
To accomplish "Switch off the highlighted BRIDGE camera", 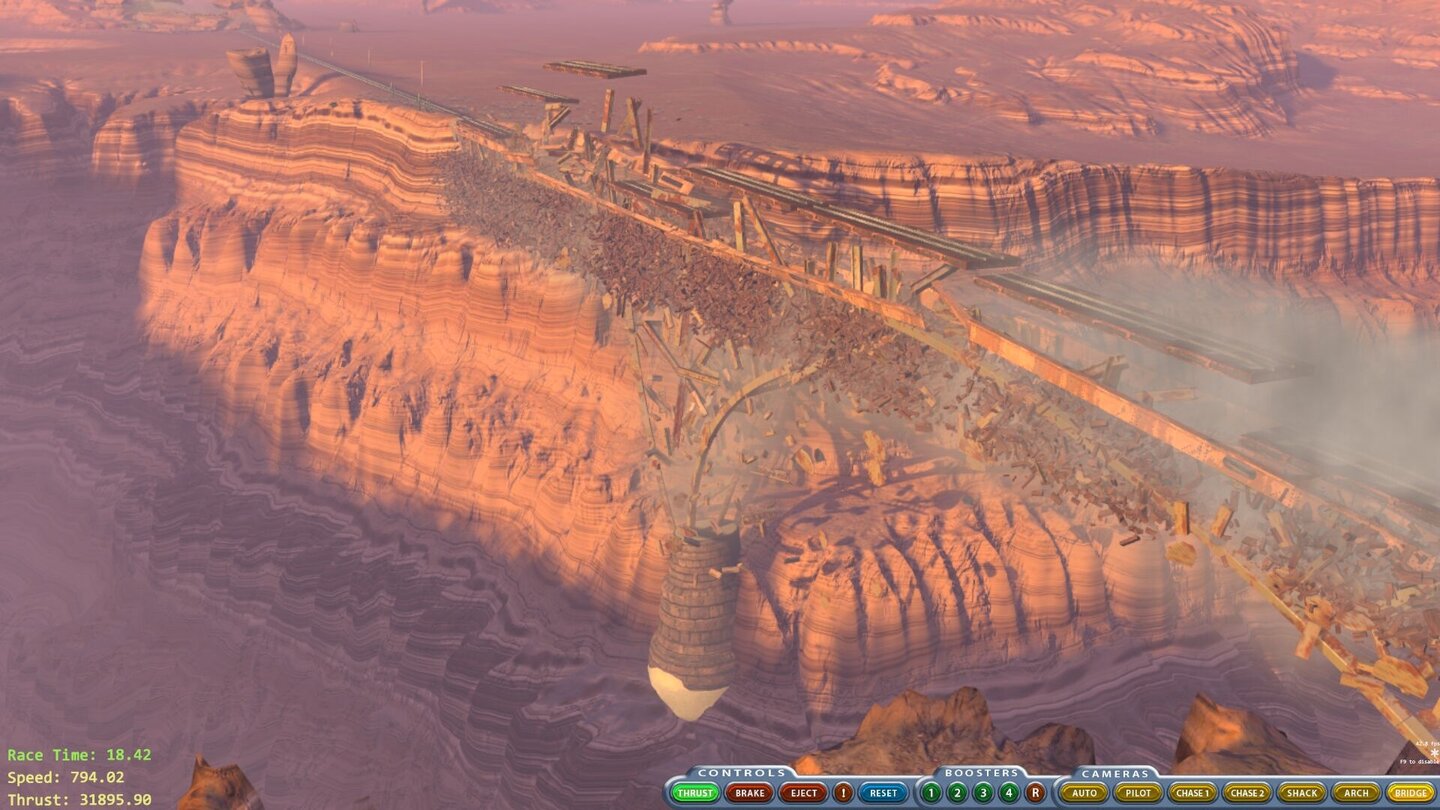I will coord(1410,792).
